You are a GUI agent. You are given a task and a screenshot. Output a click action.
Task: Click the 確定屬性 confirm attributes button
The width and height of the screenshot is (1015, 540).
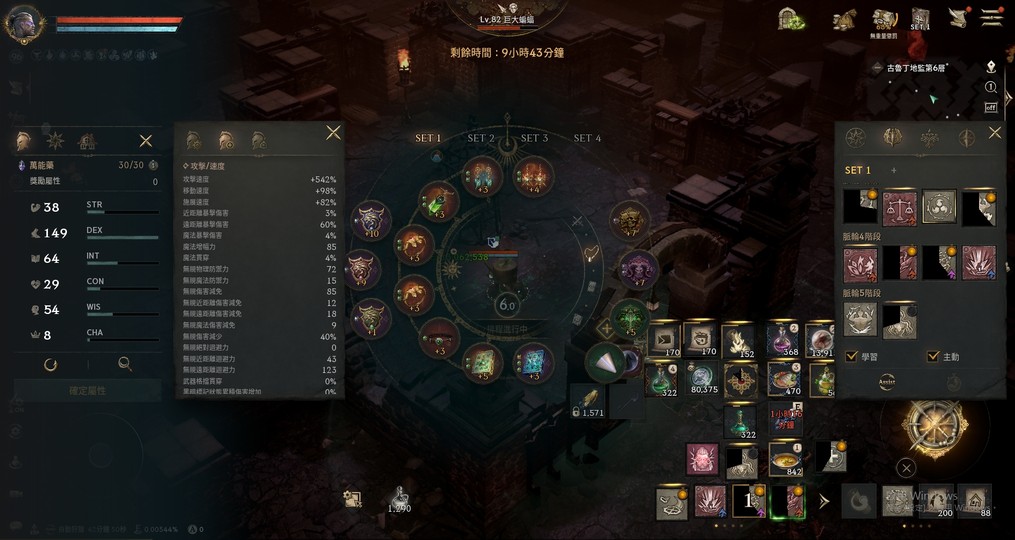[88, 390]
